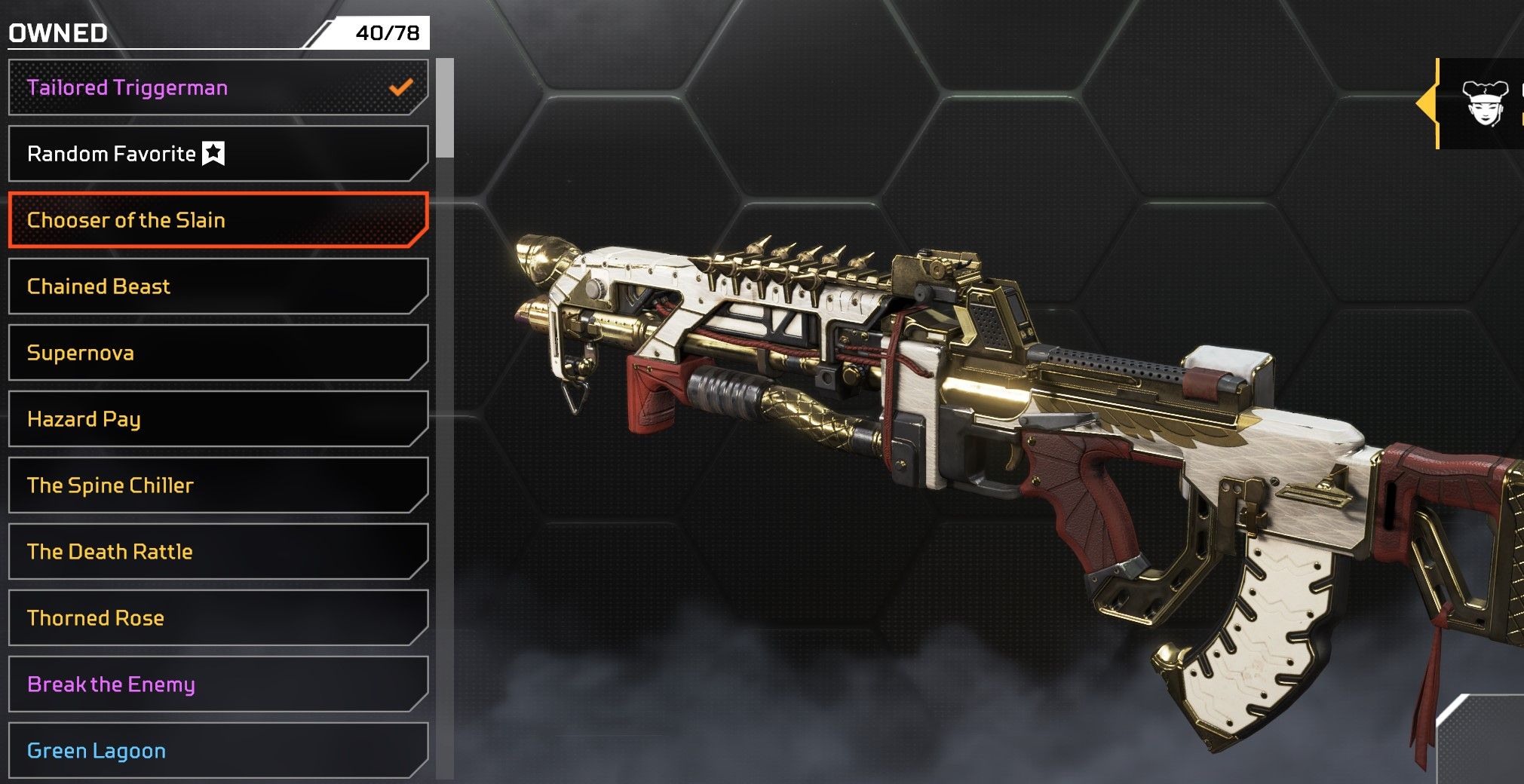Choose the Green Lagoon skin
Image resolution: width=1524 pixels, height=784 pixels.
(217, 751)
